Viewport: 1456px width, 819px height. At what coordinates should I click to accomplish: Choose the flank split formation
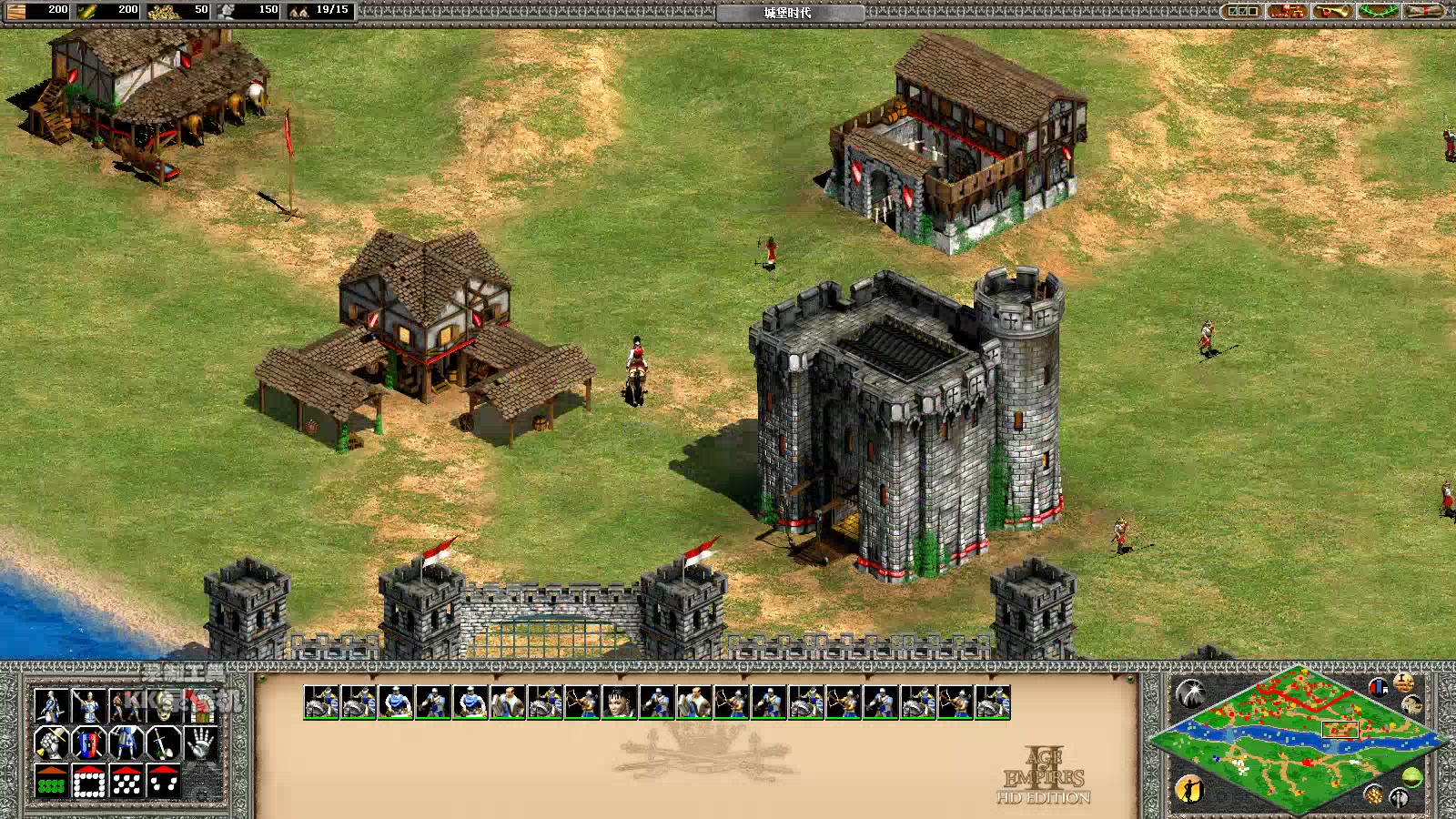pyautogui.click(x=164, y=782)
